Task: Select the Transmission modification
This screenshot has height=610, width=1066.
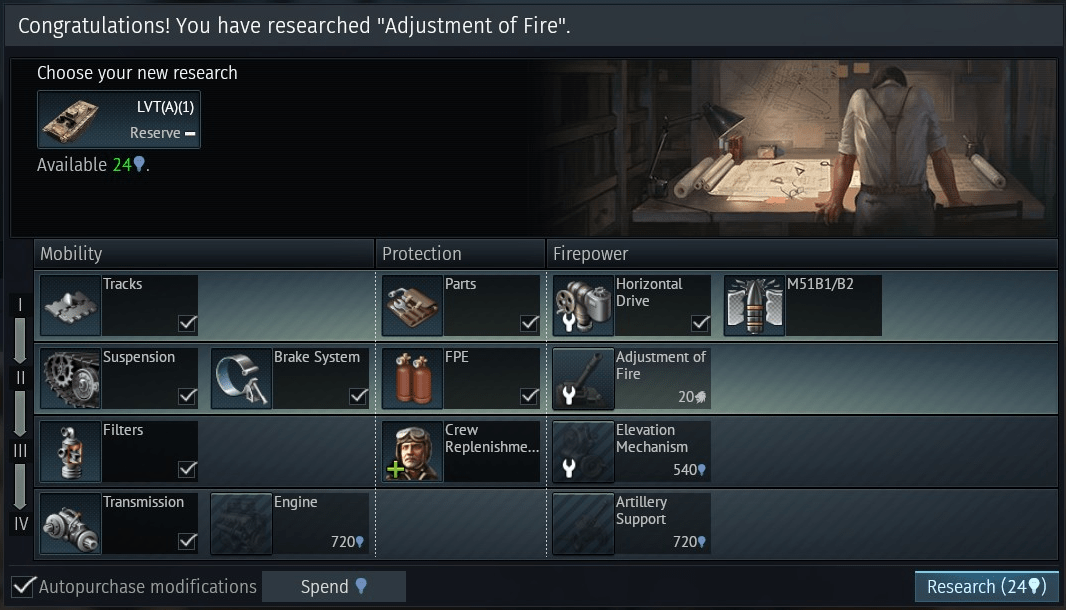Action: 119,523
